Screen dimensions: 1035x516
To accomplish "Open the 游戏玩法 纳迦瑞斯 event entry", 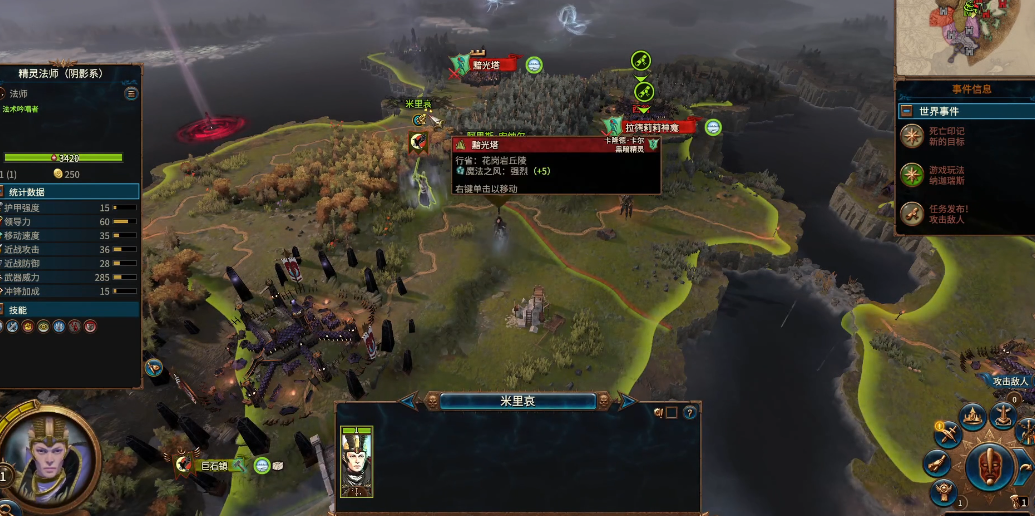I will tap(911, 175).
